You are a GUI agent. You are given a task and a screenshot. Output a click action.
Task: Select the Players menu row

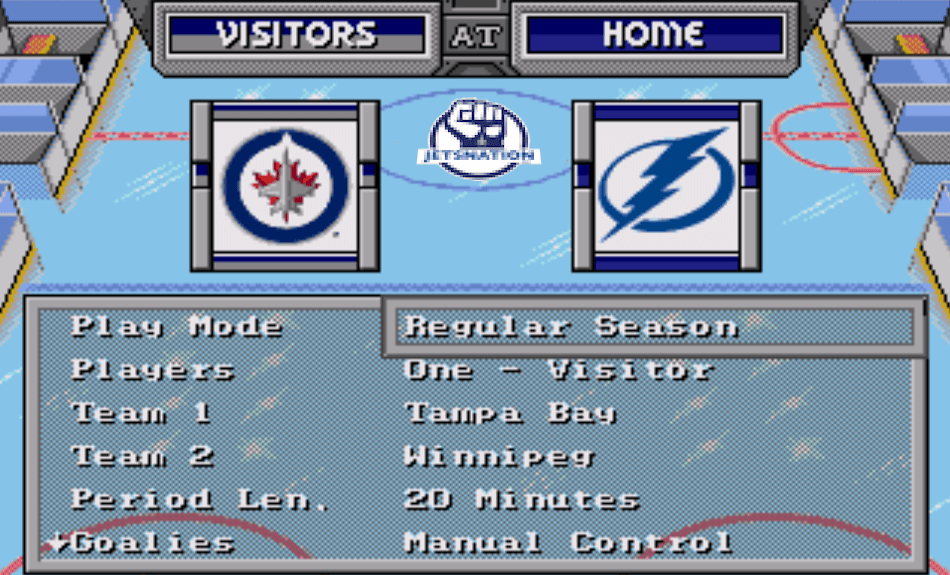click(x=153, y=370)
